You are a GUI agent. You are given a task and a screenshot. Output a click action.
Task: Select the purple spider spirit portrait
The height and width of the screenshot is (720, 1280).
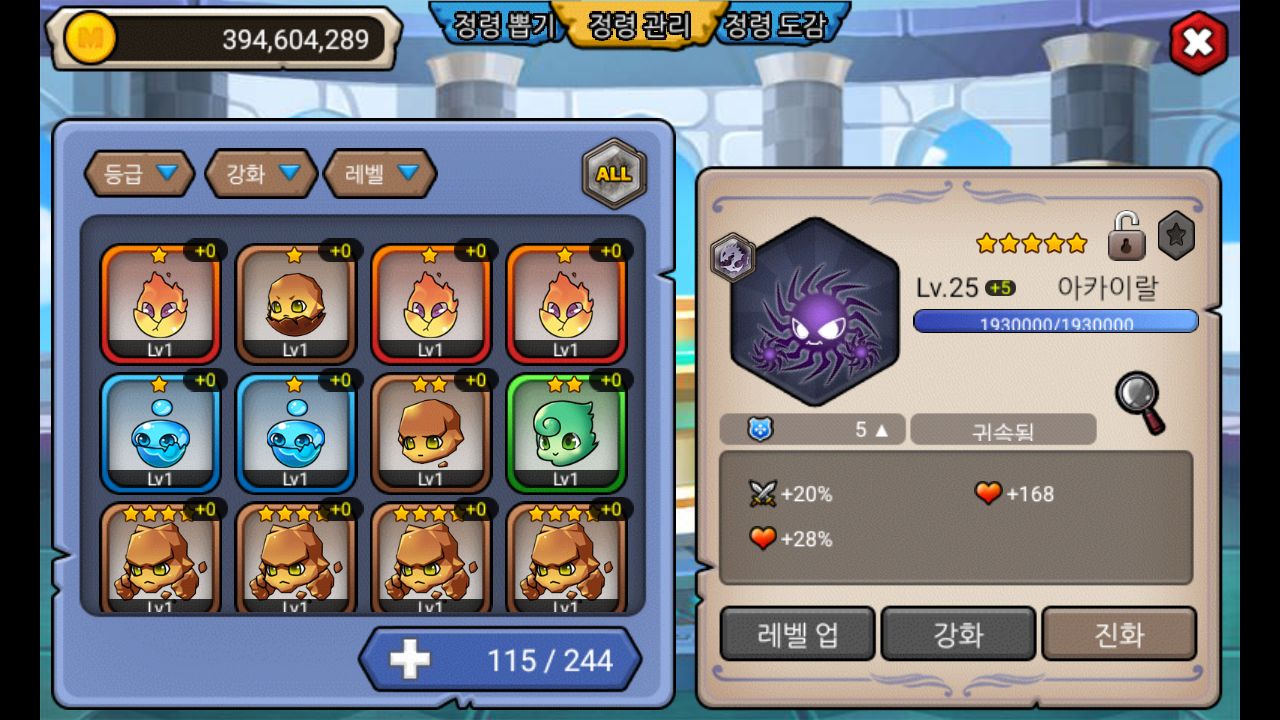pyautogui.click(x=815, y=311)
